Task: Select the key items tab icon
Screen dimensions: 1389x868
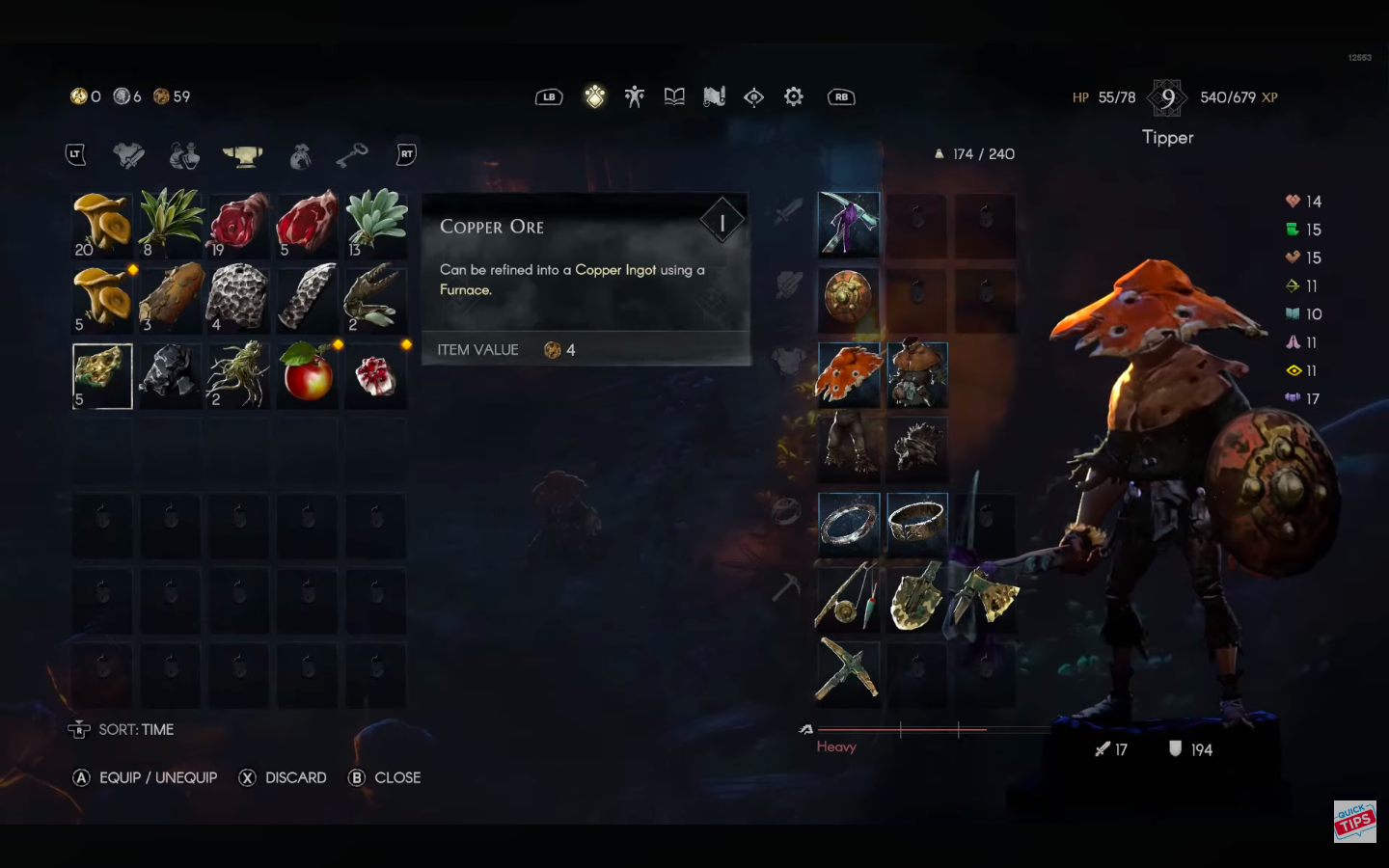Action: click(352, 154)
